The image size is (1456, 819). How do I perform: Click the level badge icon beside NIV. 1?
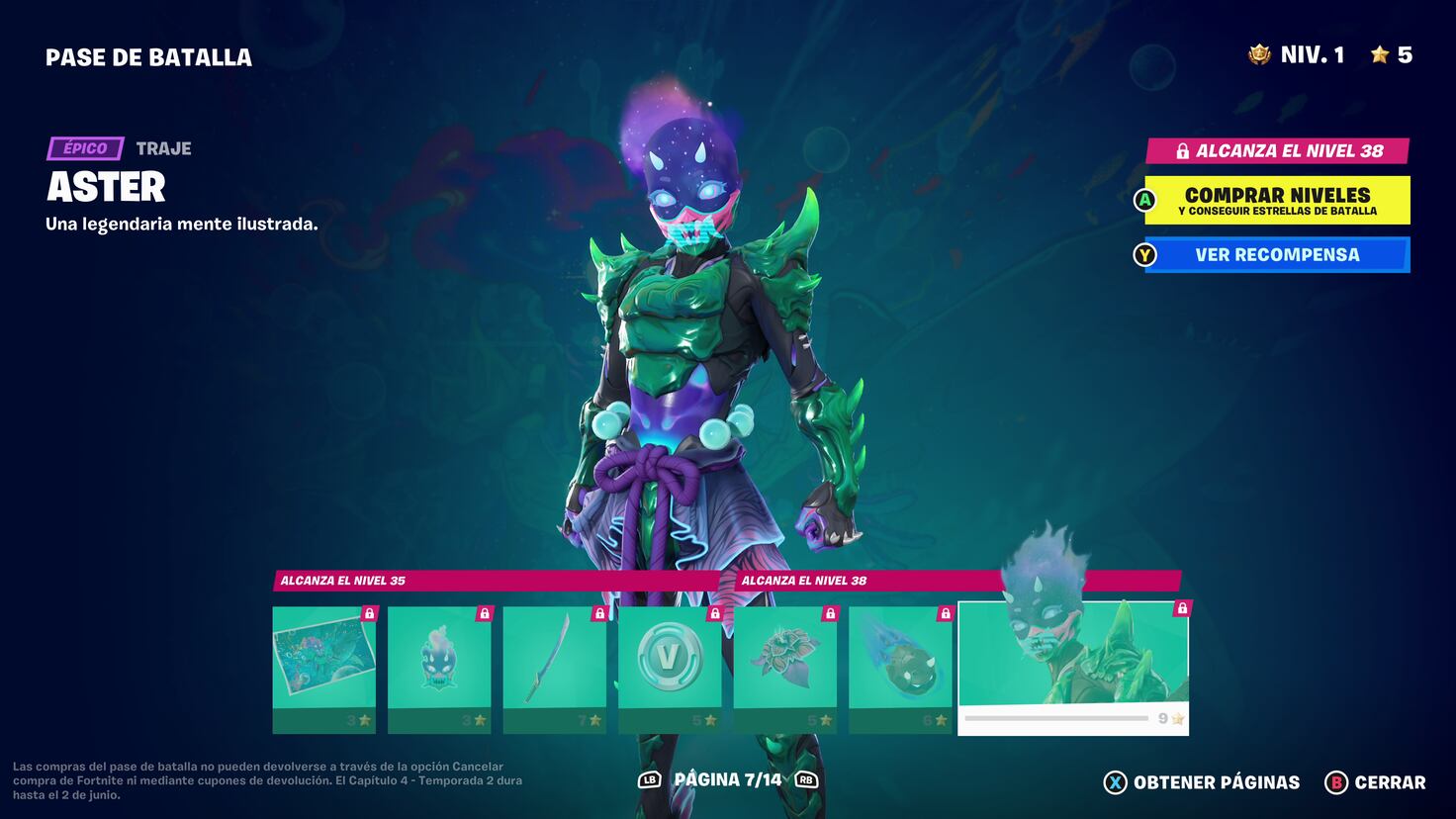1258,55
